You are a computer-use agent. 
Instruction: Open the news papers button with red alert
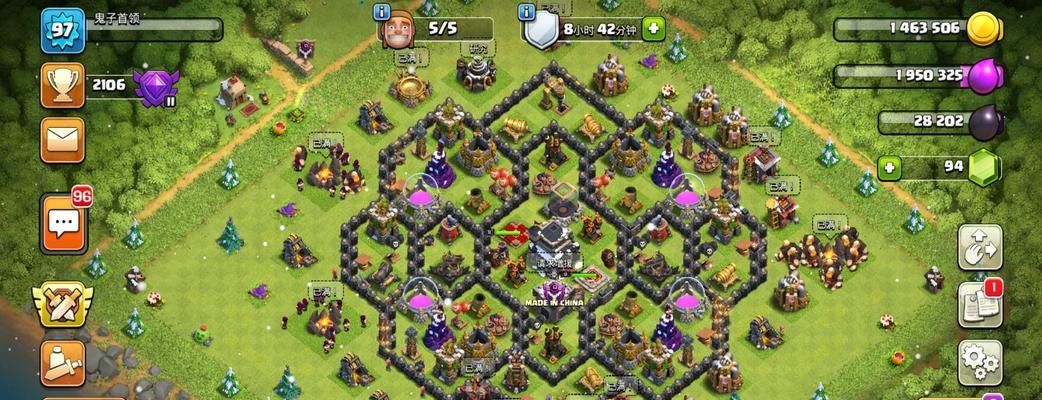(980, 305)
